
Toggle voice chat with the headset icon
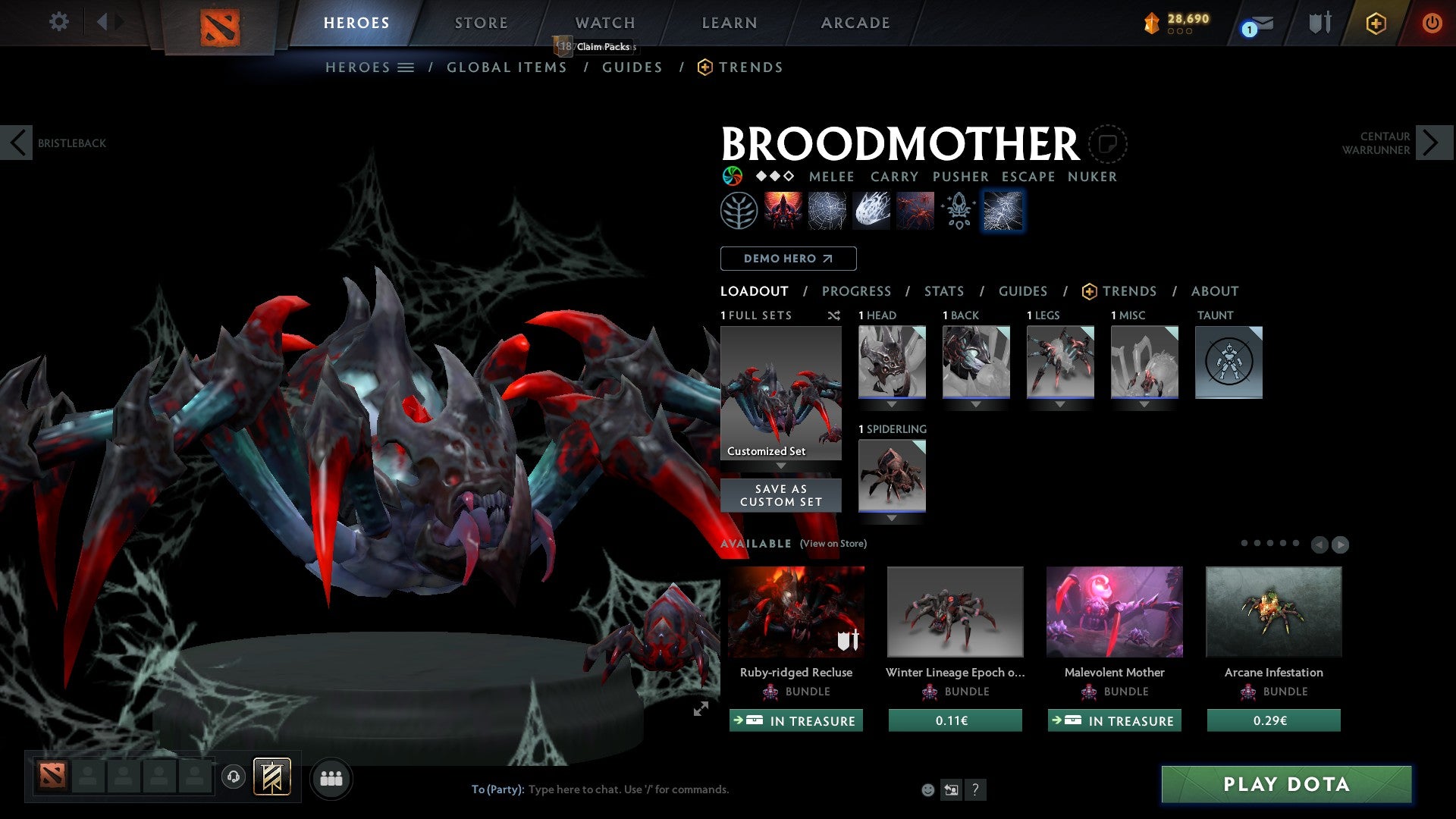pyautogui.click(x=234, y=778)
